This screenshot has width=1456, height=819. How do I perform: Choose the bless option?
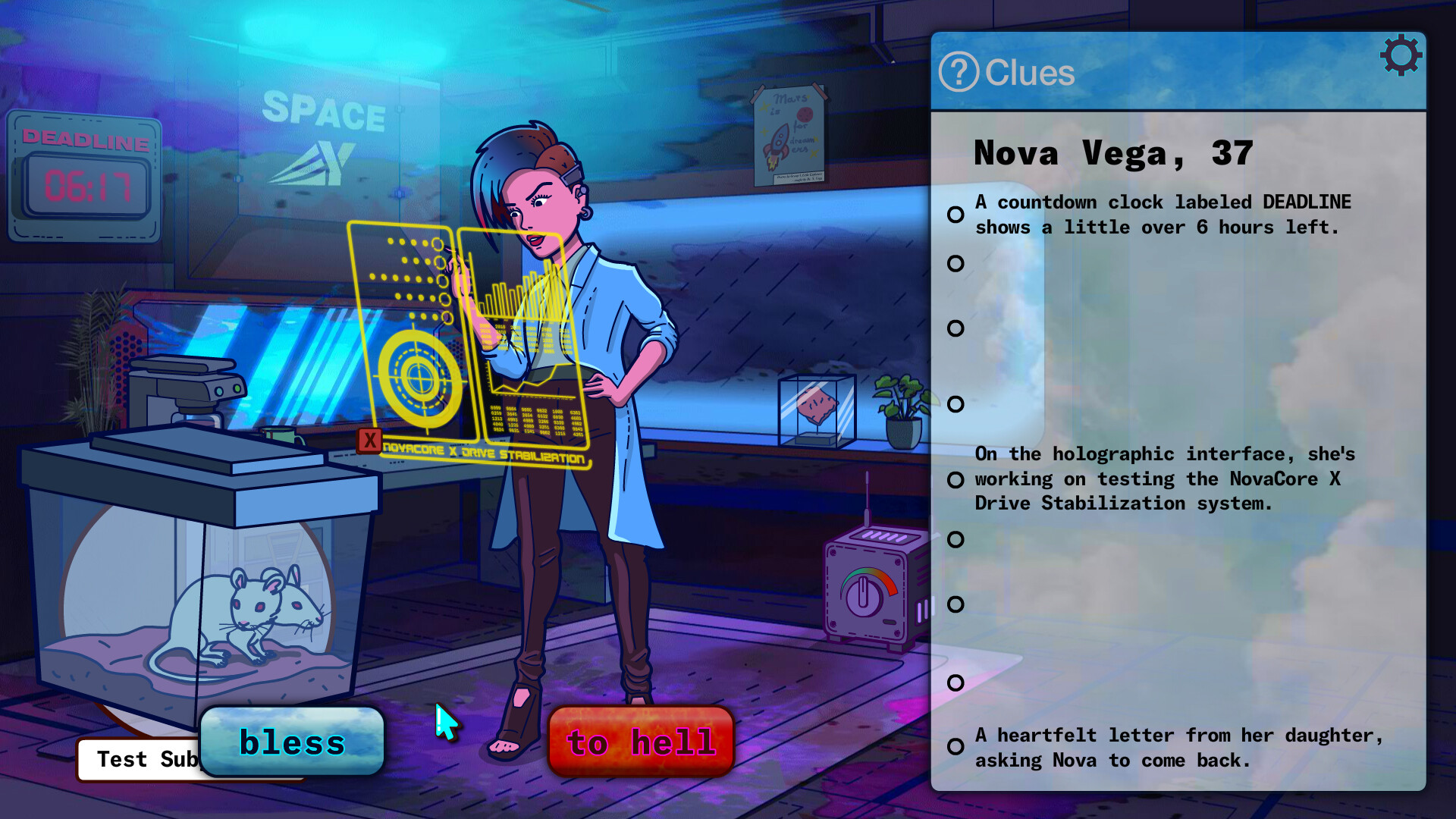pos(292,743)
